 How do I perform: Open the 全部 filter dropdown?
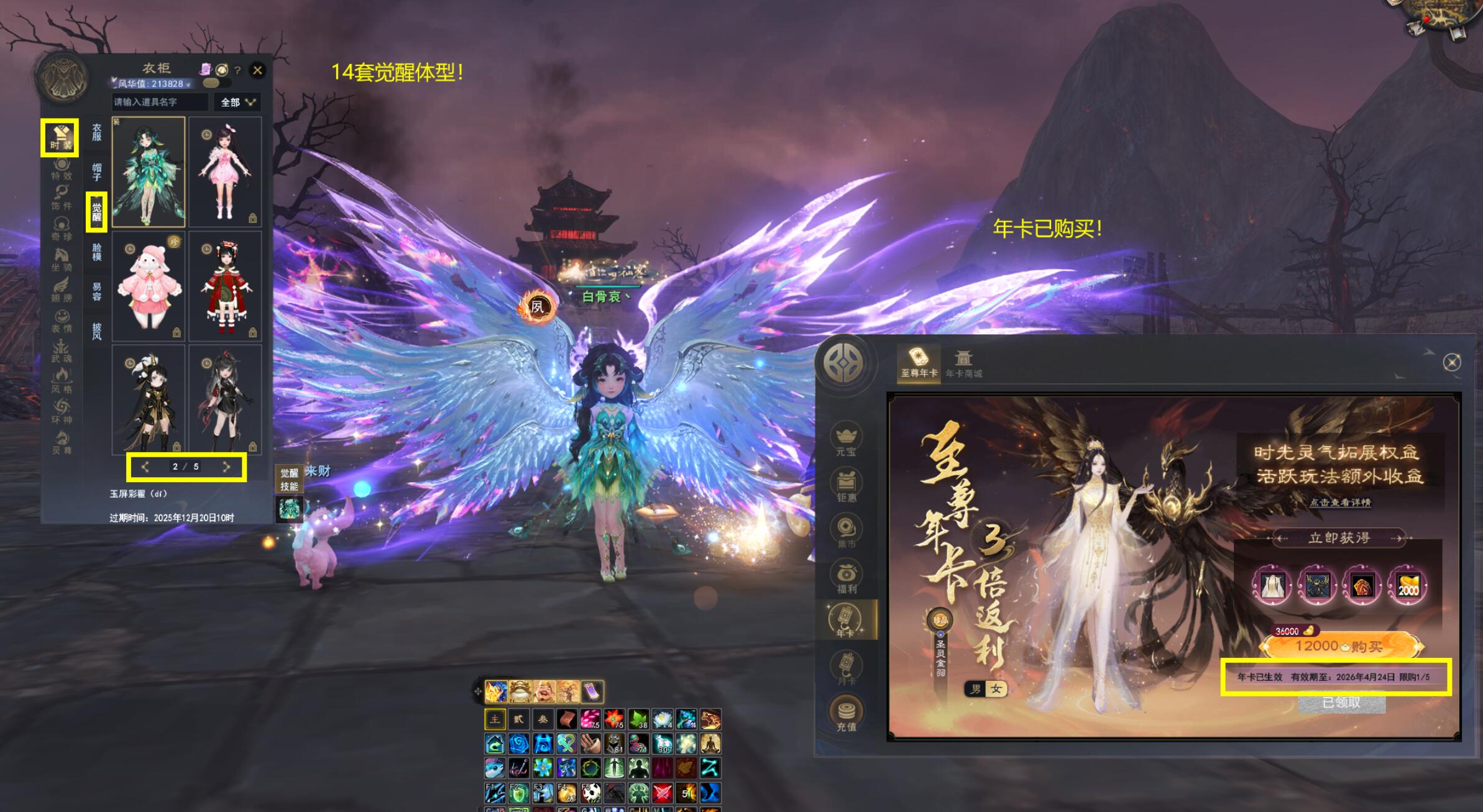pos(238,102)
